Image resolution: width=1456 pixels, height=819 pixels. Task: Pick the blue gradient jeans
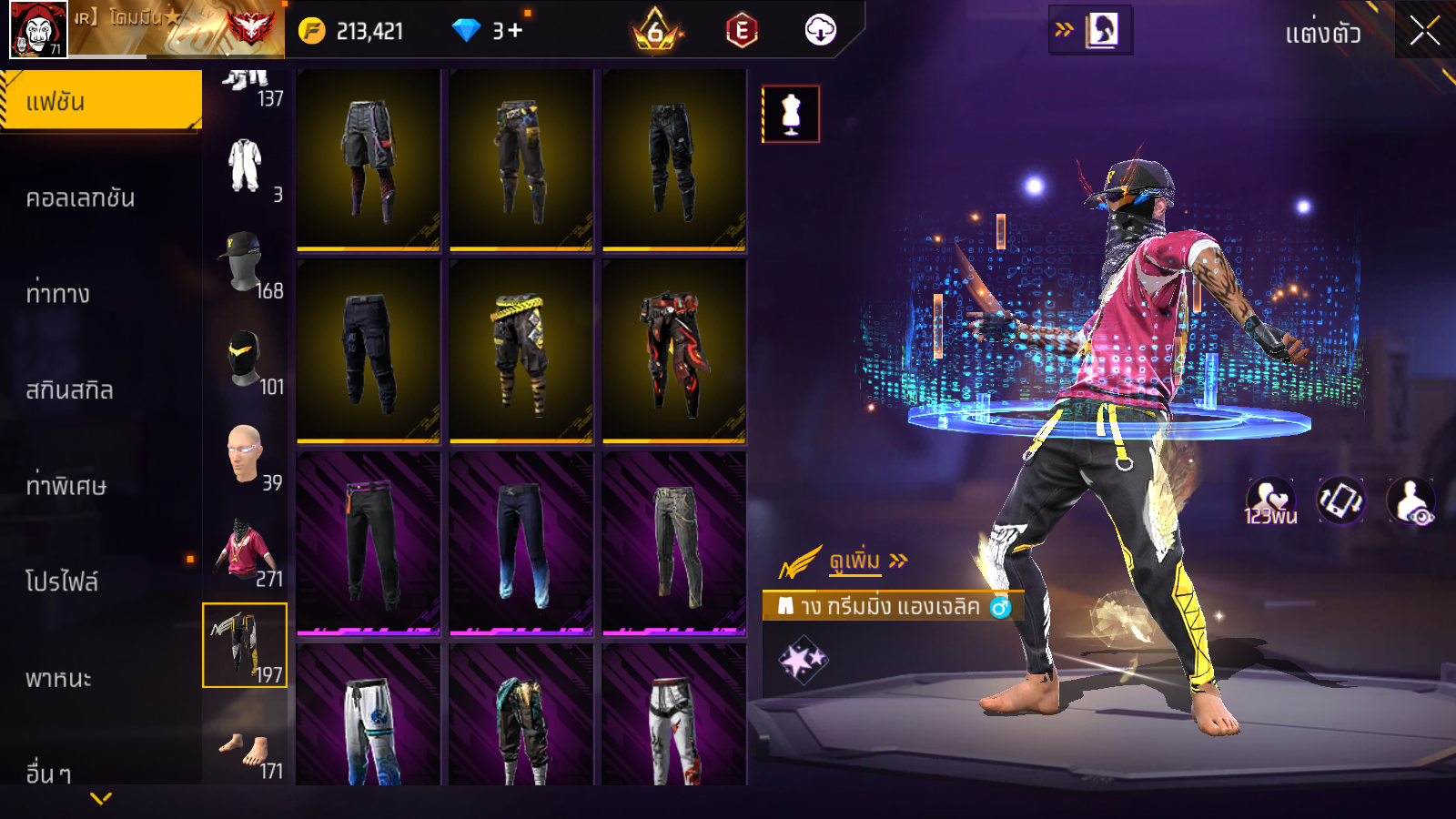[521, 543]
